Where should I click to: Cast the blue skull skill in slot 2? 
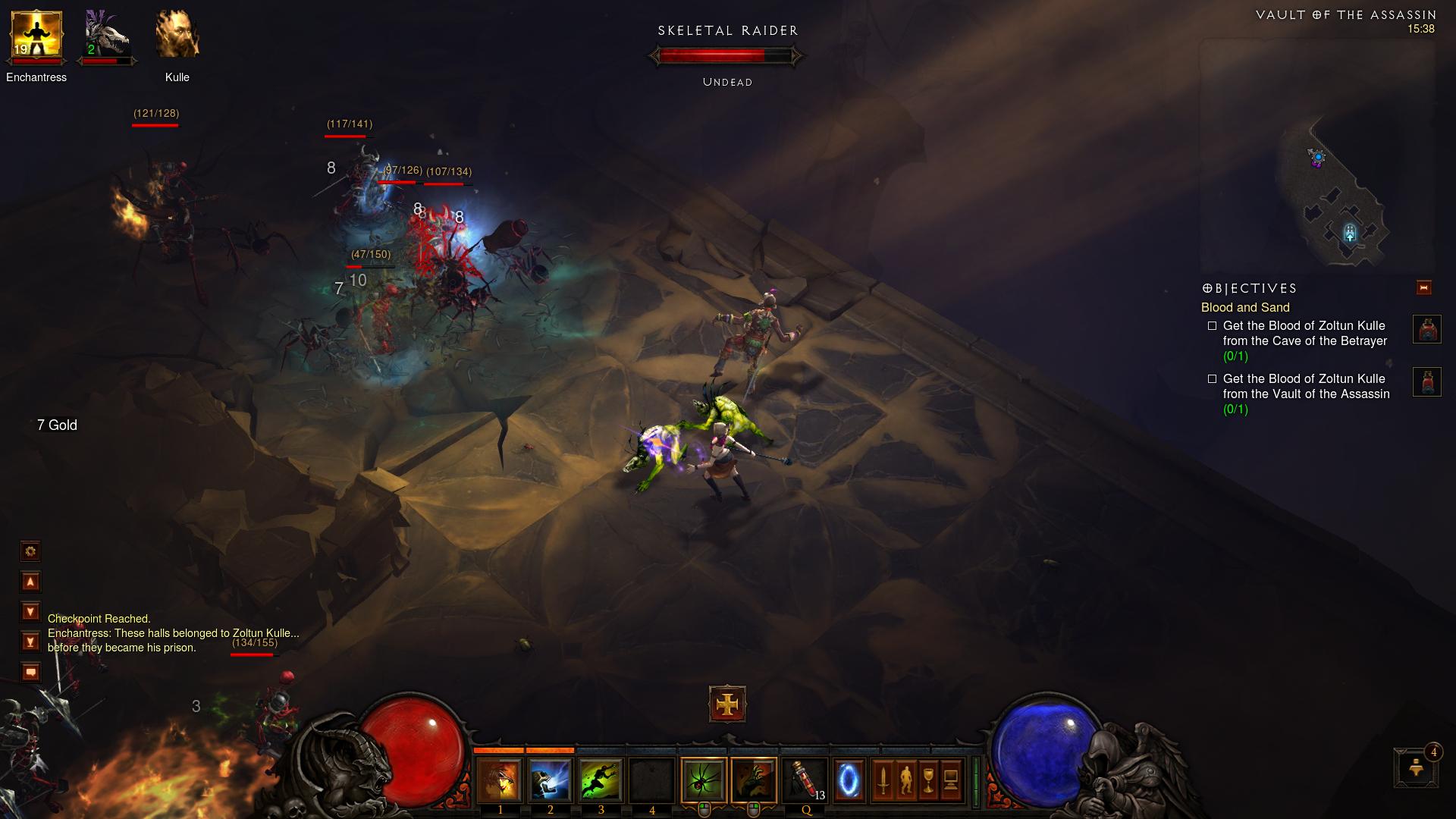pos(551,780)
